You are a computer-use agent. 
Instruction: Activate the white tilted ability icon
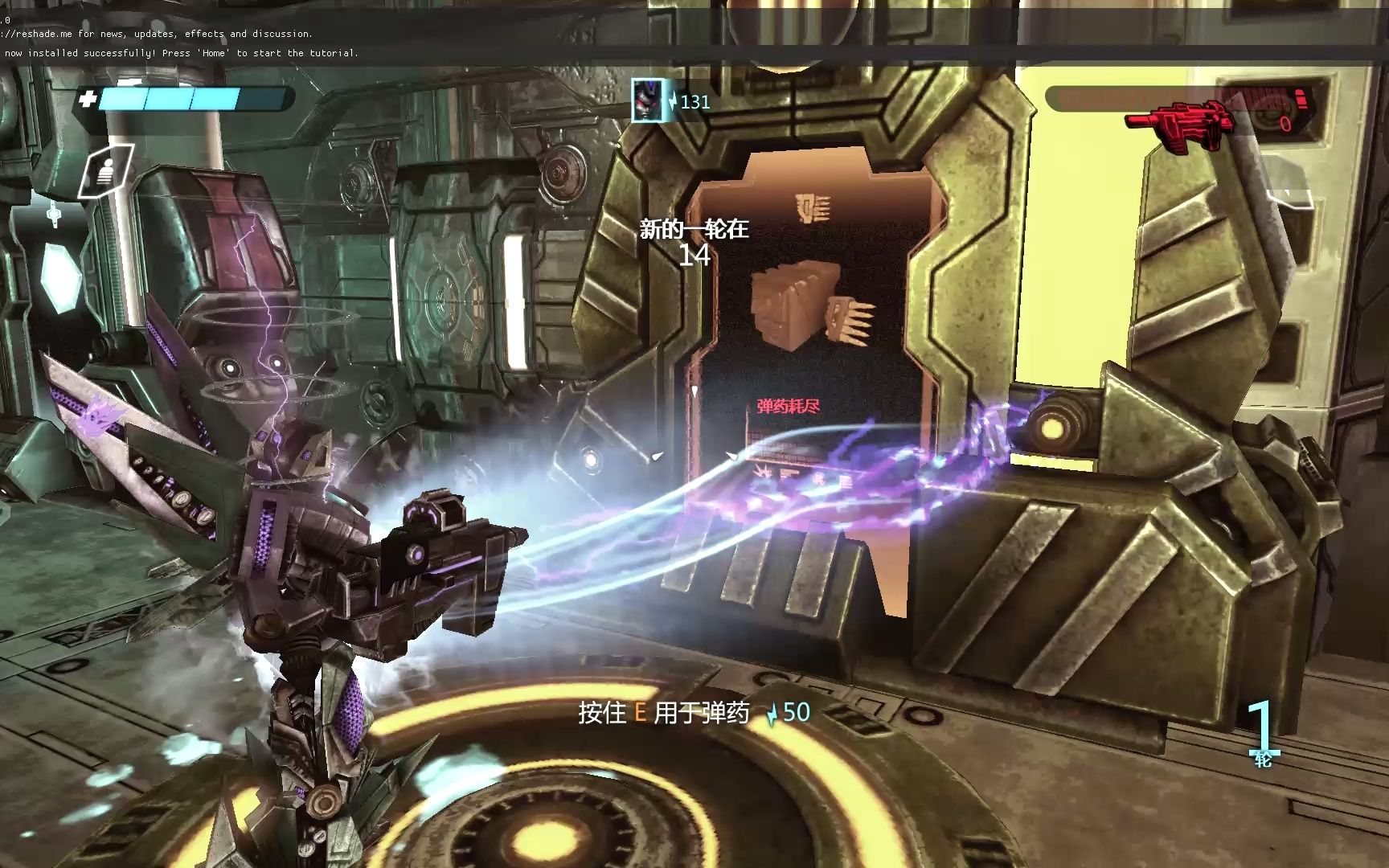(x=107, y=170)
